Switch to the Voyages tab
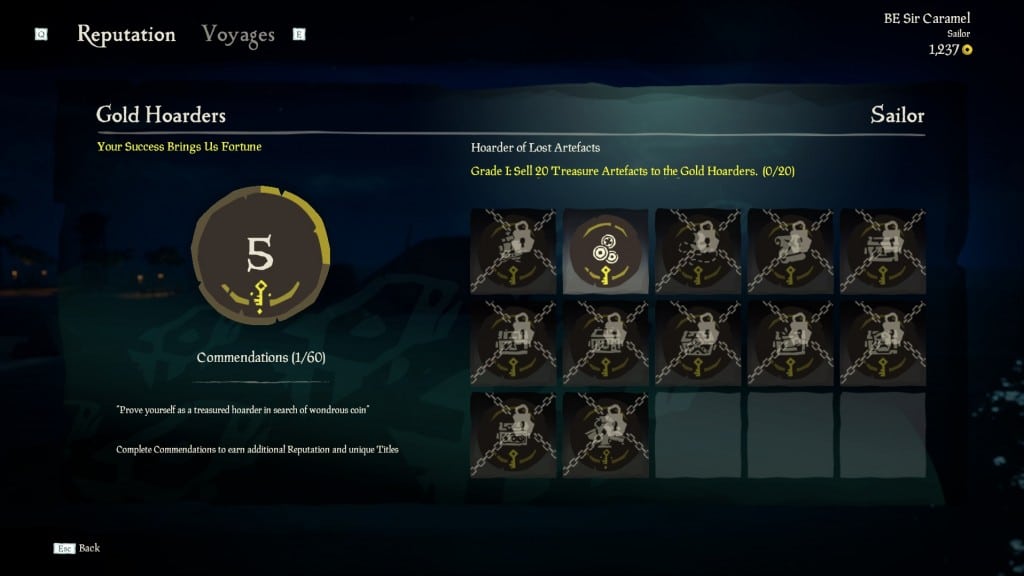The height and width of the screenshot is (576, 1024). coord(238,34)
